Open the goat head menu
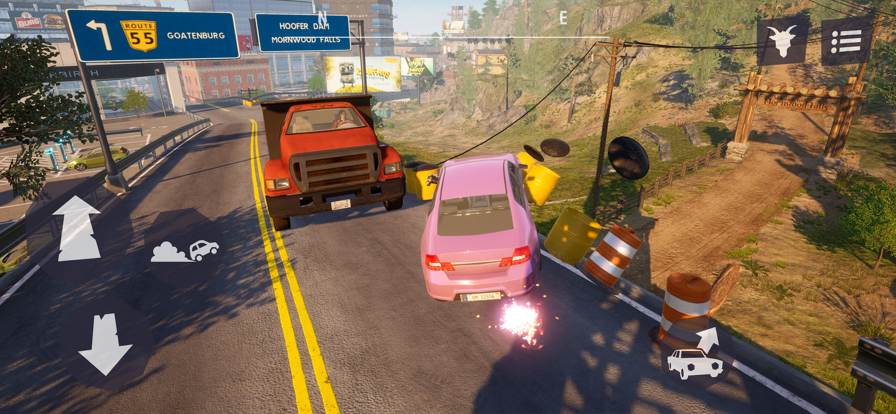 pyautogui.click(x=783, y=41)
